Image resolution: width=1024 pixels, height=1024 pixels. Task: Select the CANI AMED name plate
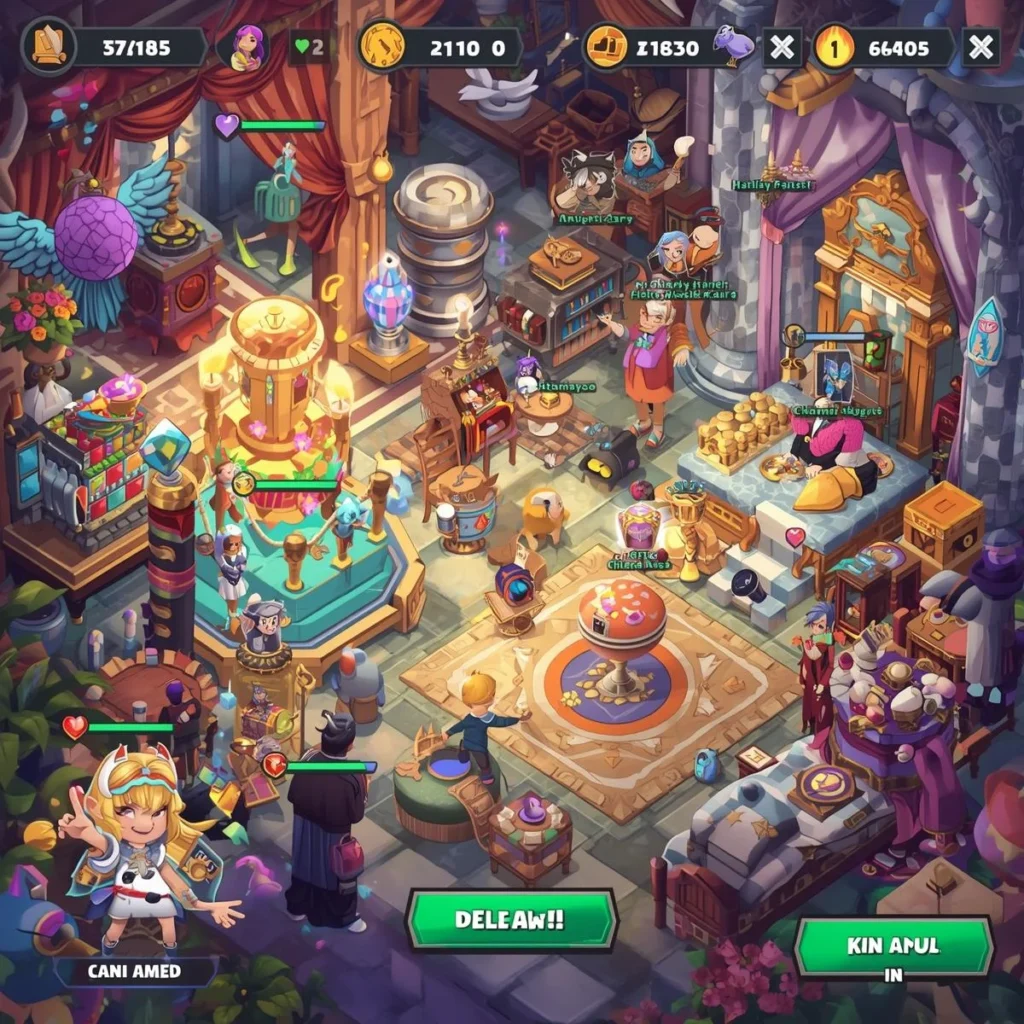tap(136, 971)
